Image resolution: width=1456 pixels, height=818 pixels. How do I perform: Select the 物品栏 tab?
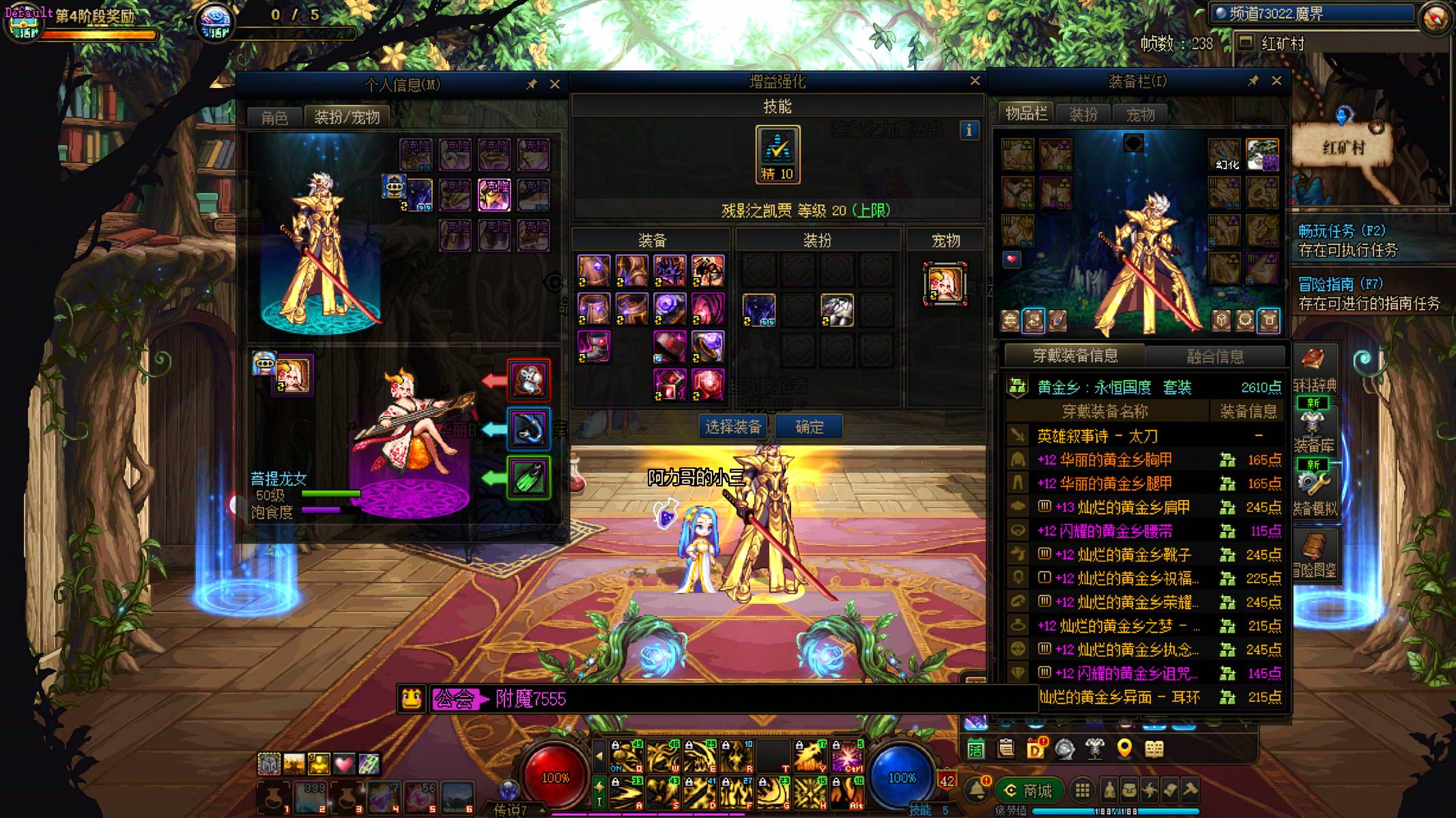(1026, 114)
